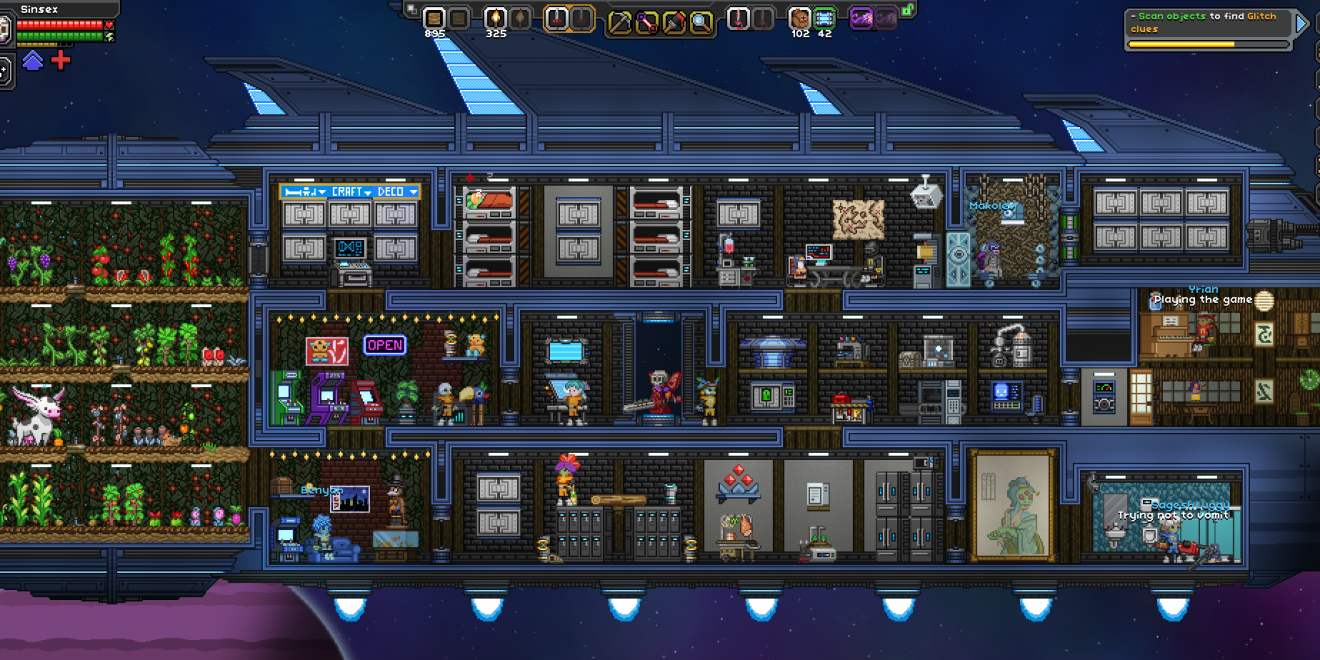Activate the wire tool icon

click(x=647, y=21)
